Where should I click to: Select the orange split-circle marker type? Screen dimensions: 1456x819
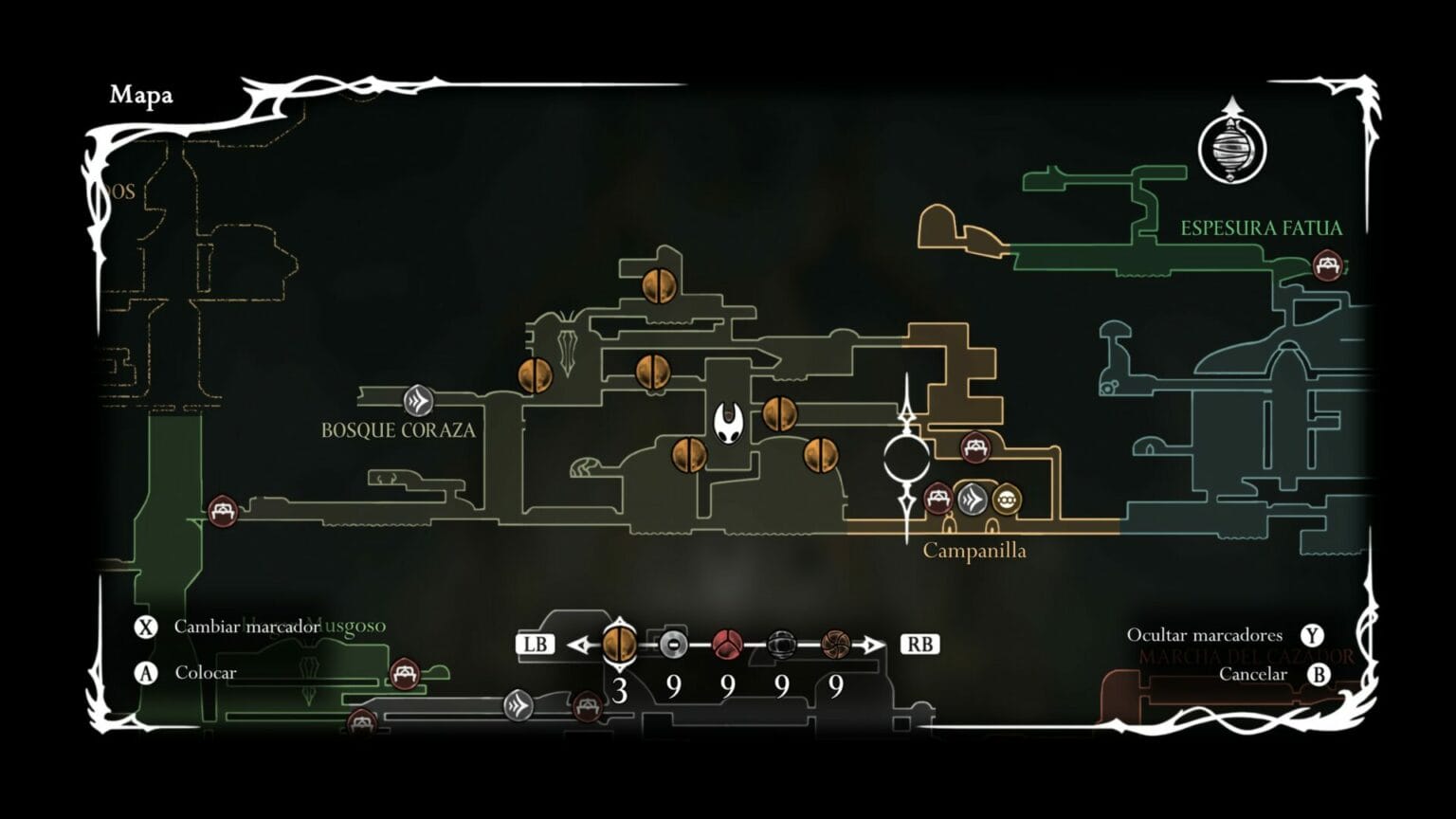pyautogui.click(x=619, y=645)
